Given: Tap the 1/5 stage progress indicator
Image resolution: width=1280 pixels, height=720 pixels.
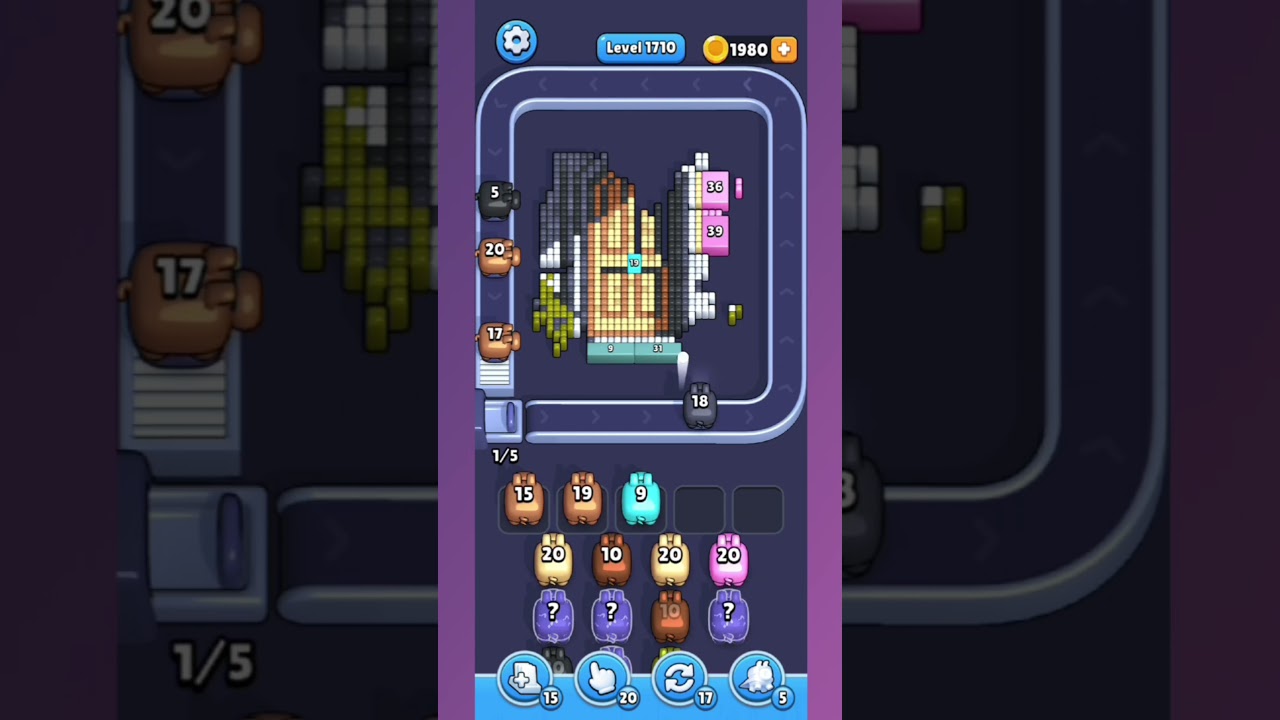Looking at the screenshot, I should click(x=504, y=456).
